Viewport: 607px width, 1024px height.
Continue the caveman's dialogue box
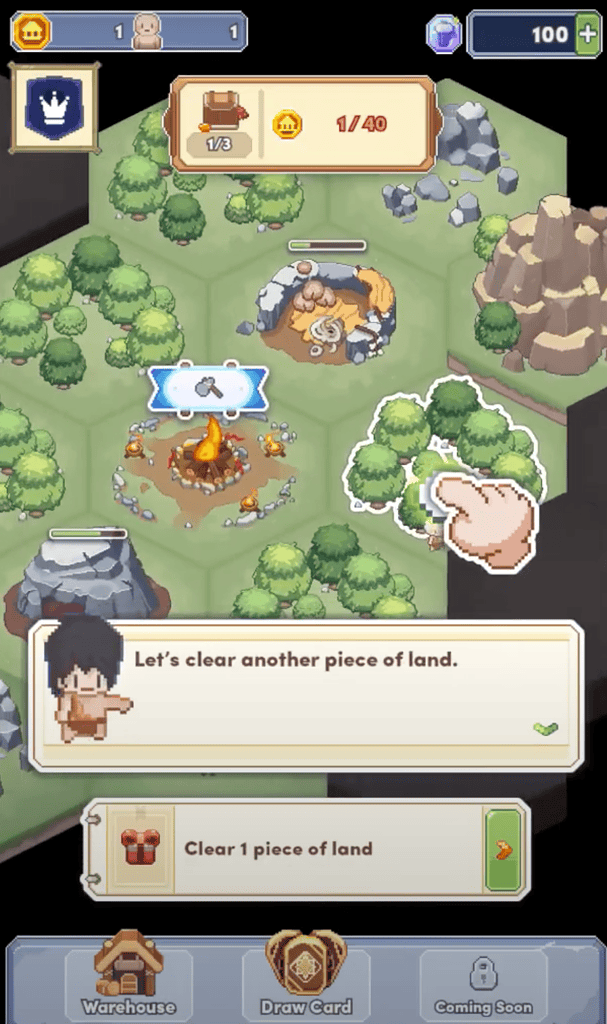tap(305, 695)
